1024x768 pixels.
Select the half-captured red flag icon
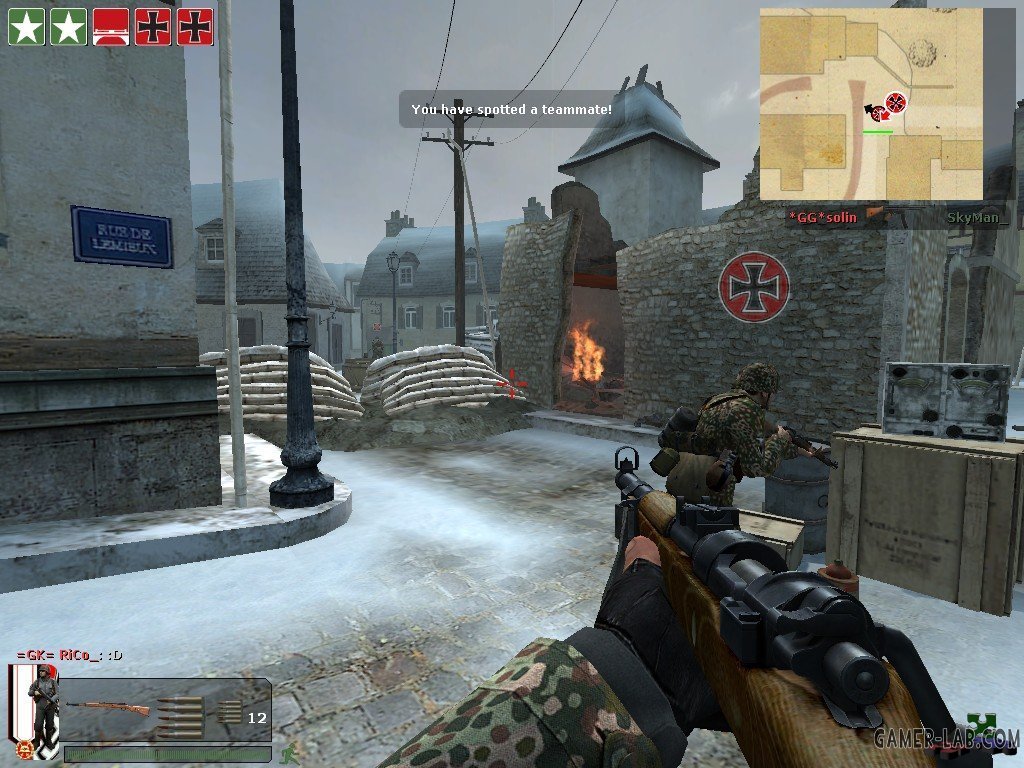[x=111, y=27]
